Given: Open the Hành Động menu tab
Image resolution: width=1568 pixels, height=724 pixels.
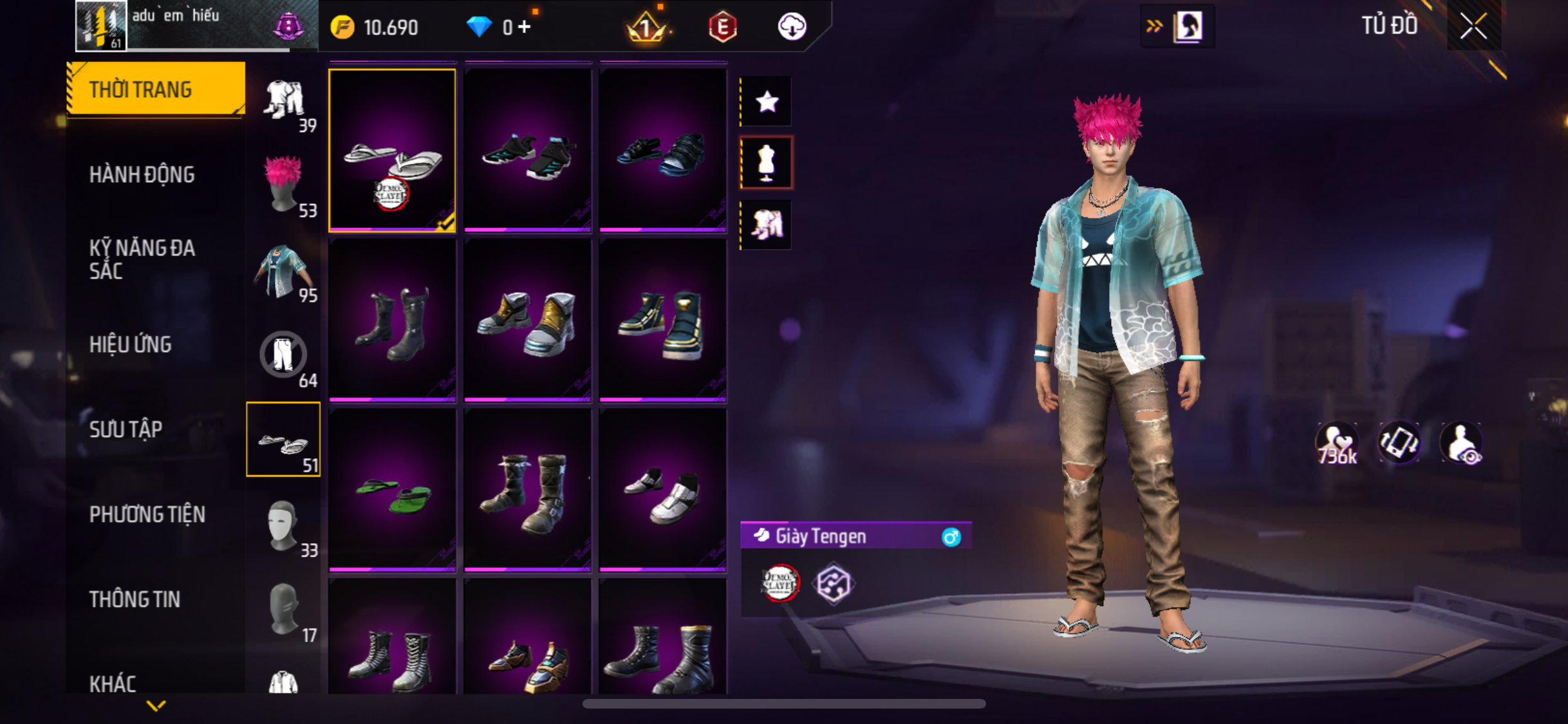Looking at the screenshot, I should (x=142, y=174).
